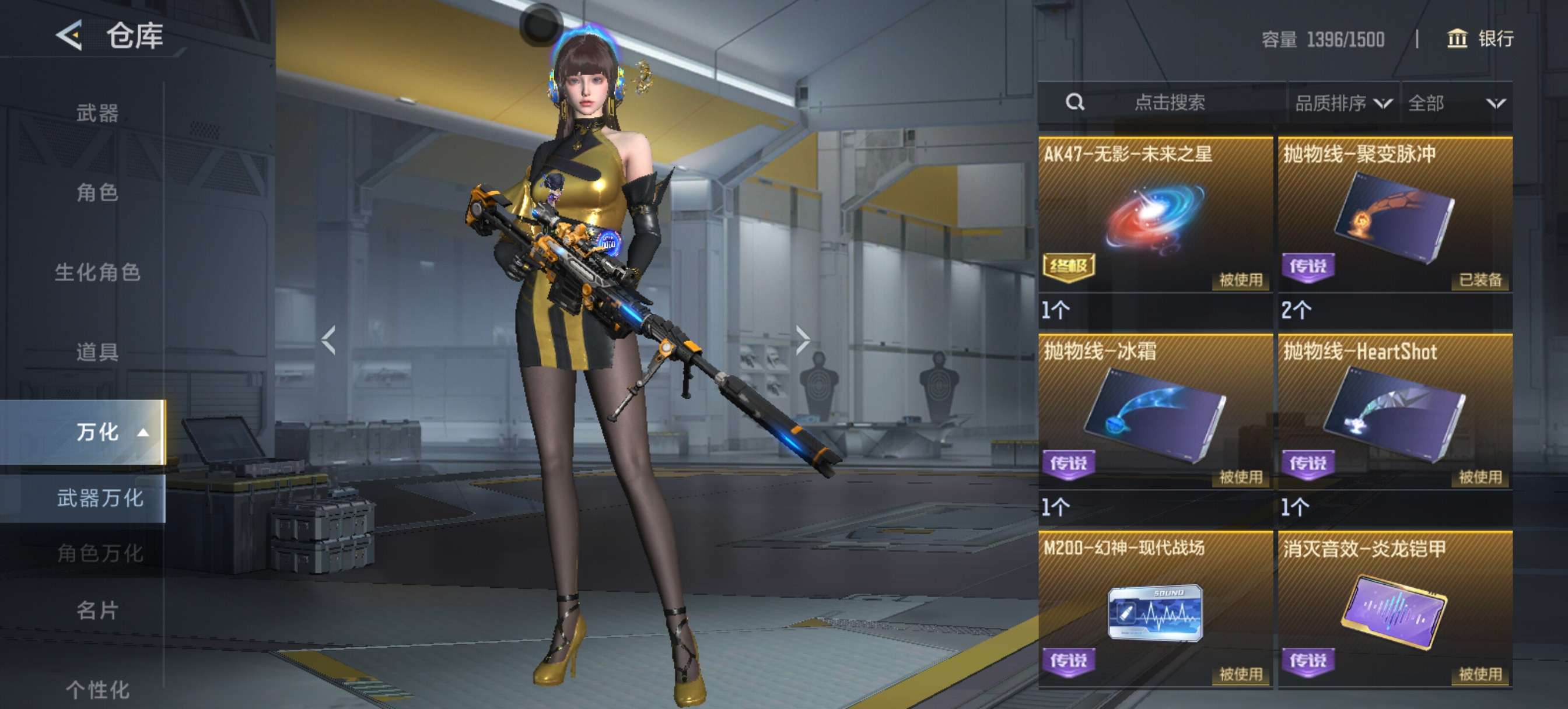
Task: Pick the 消灭音效-炎龙铠甲 item card
Action: (1395, 610)
